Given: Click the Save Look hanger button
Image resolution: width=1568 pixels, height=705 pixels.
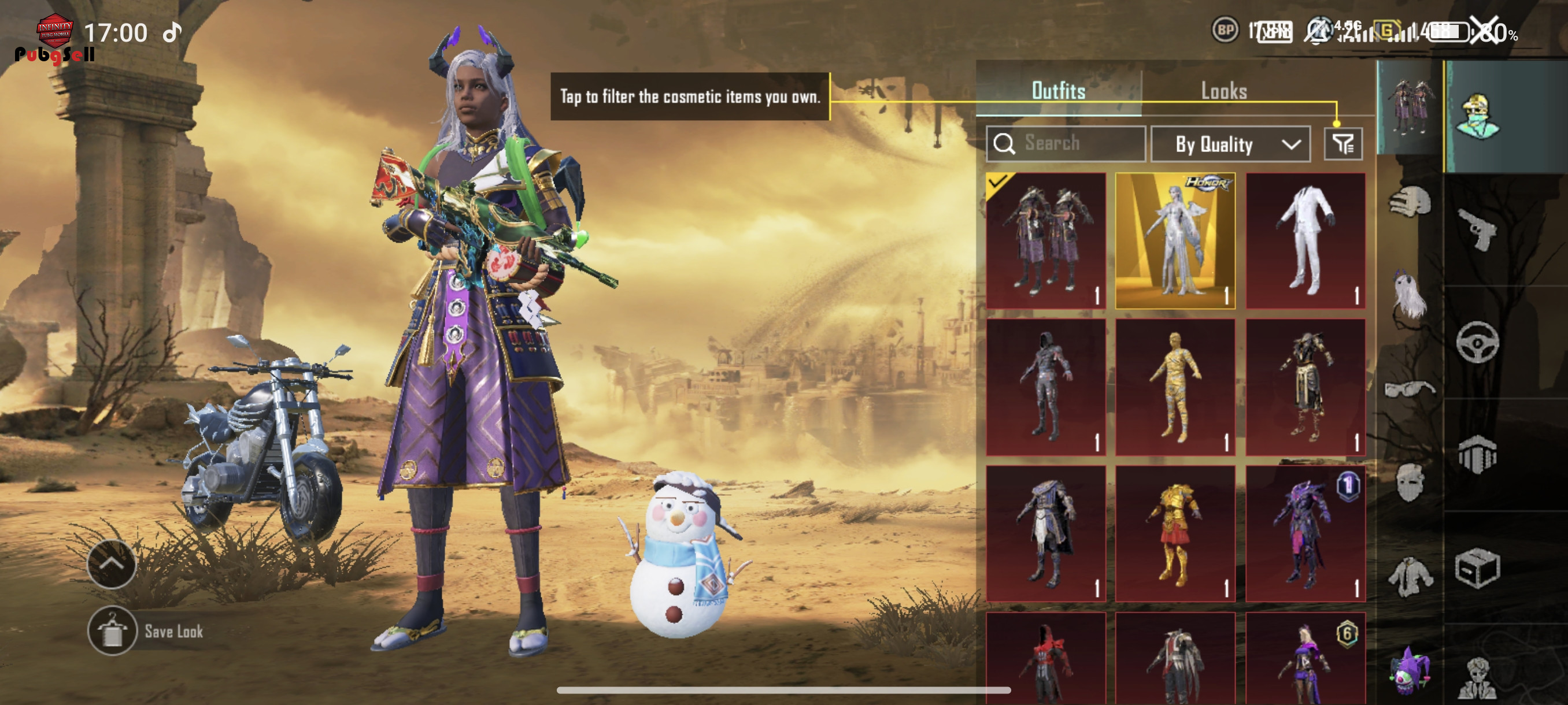Looking at the screenshot, I should tap(112, 631).
